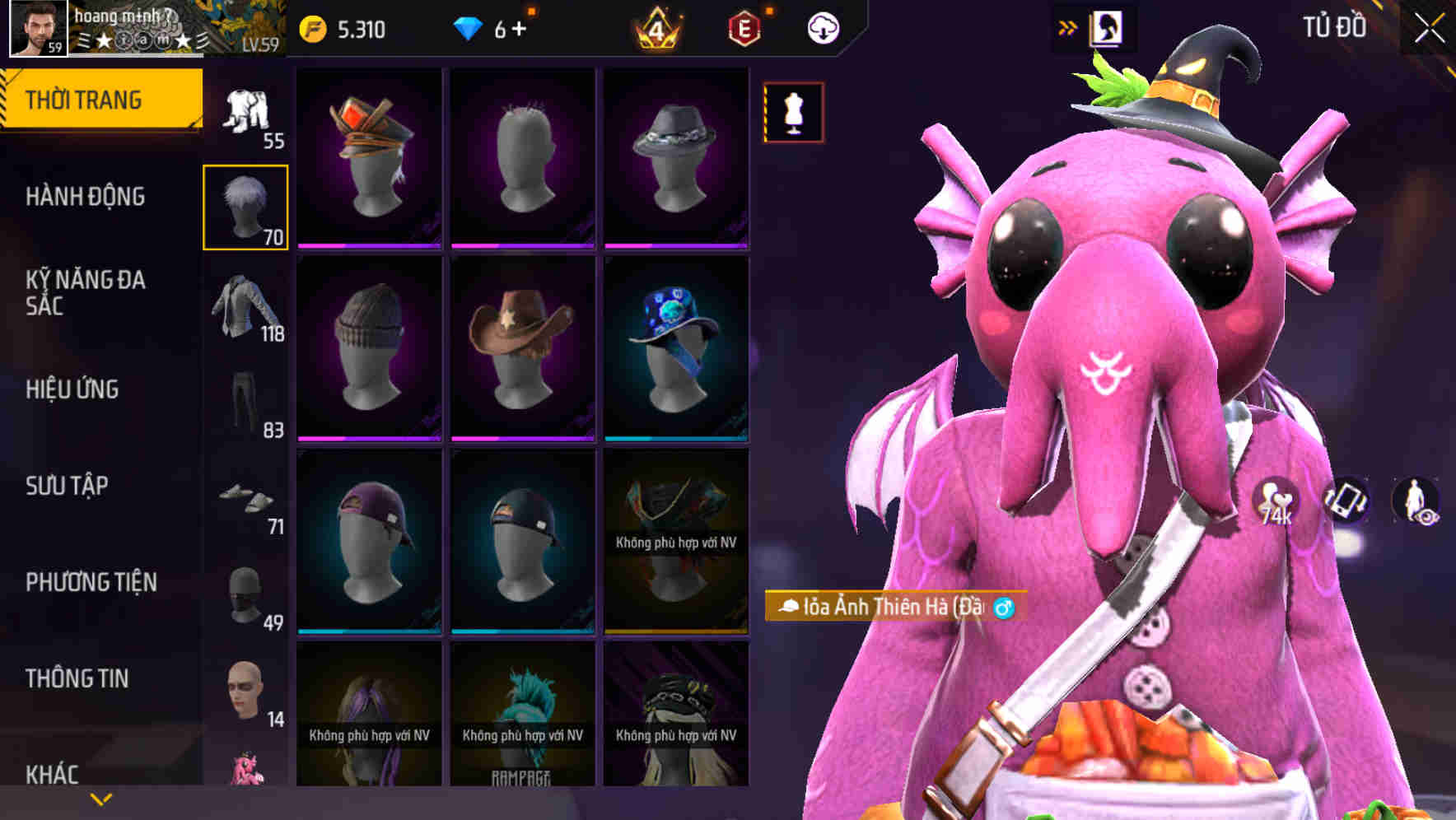Click the mannequin dress-form icon above item grid
Image resolution: width=1456 pixels, height=820 pixels.
click(x=793, y=114)
